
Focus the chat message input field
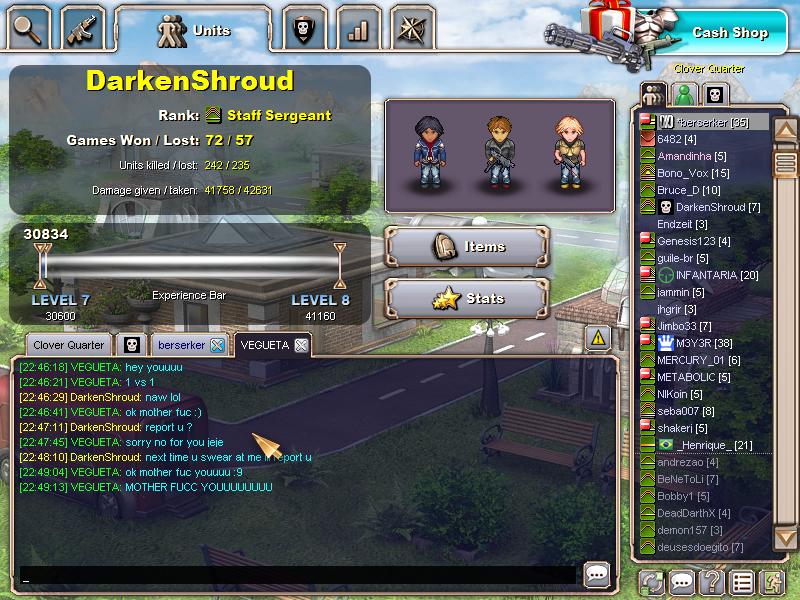coord(298,575)
